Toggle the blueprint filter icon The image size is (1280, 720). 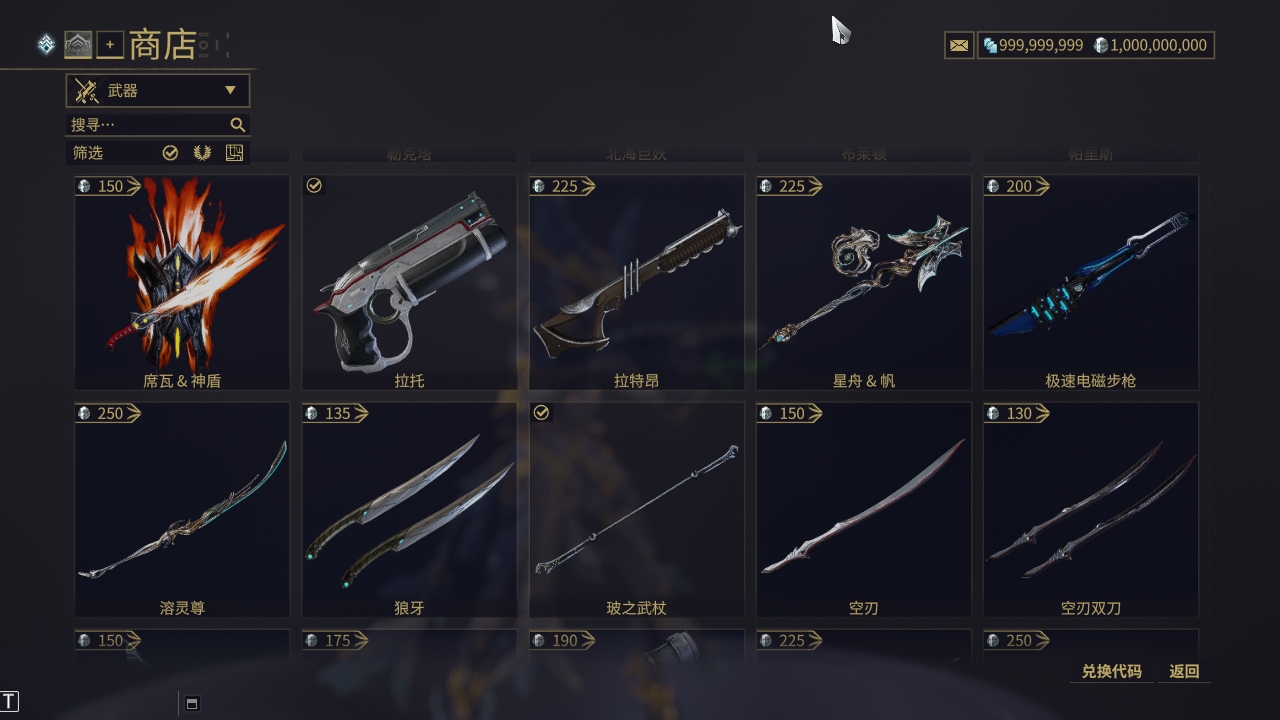pyautogui.click(x=234, y=153)
